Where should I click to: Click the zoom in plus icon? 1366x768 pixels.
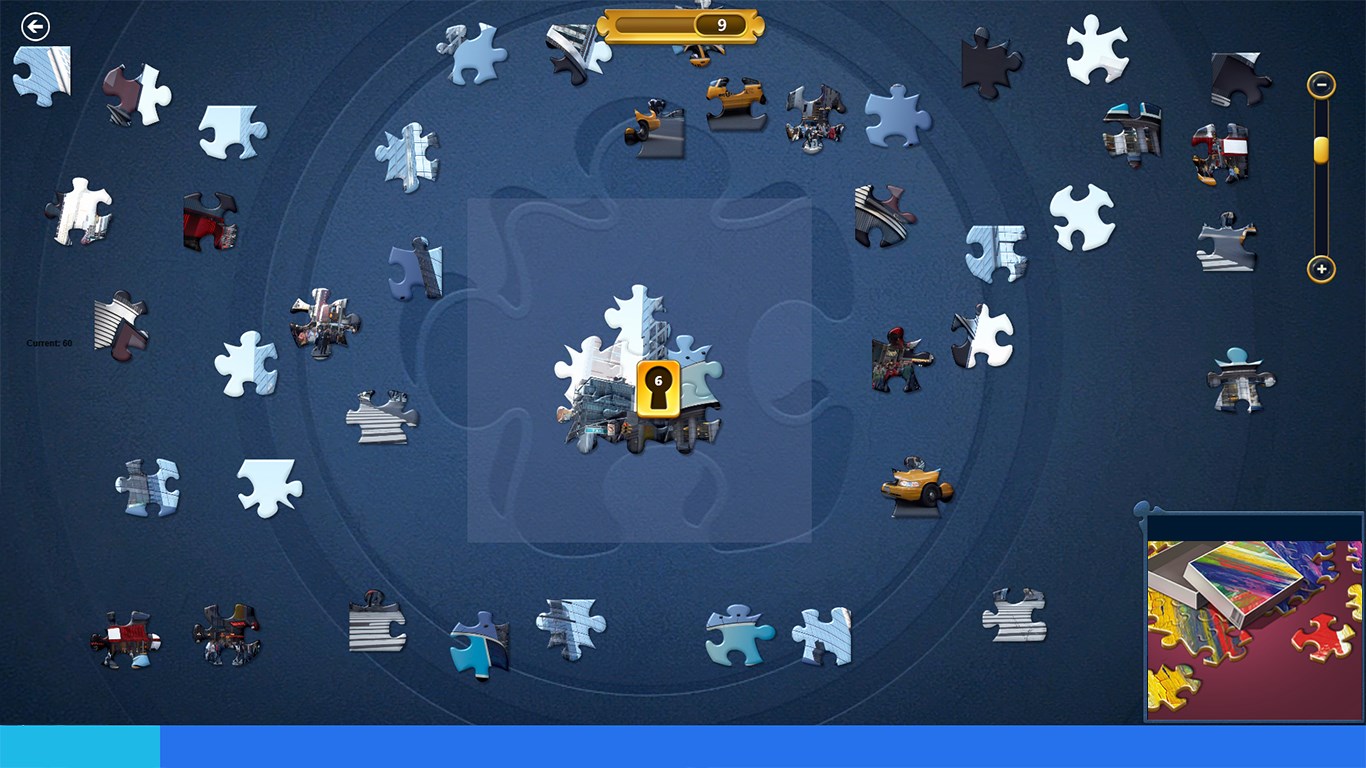pyautogui.click(x=1320, y=269)
